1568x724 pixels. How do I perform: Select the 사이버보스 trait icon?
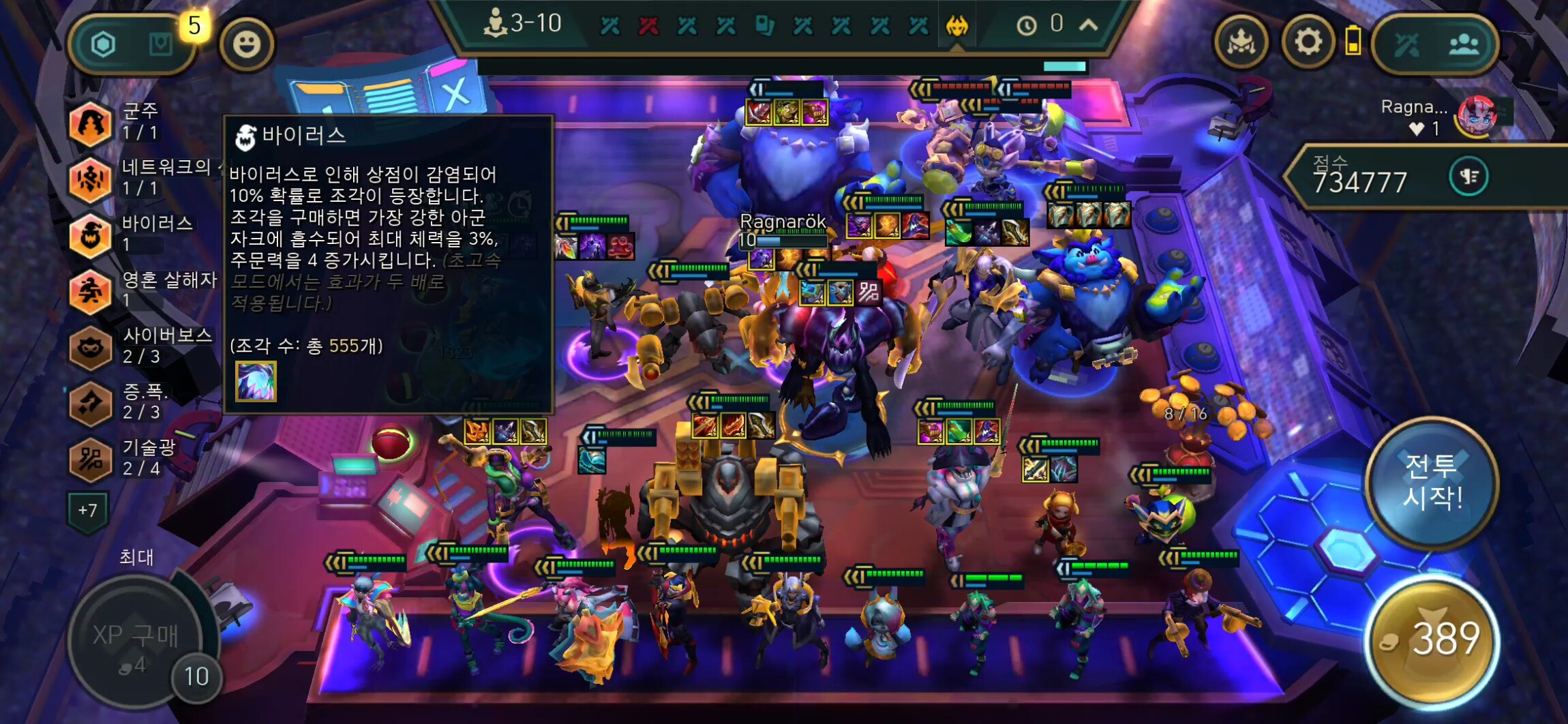(91, 347)
